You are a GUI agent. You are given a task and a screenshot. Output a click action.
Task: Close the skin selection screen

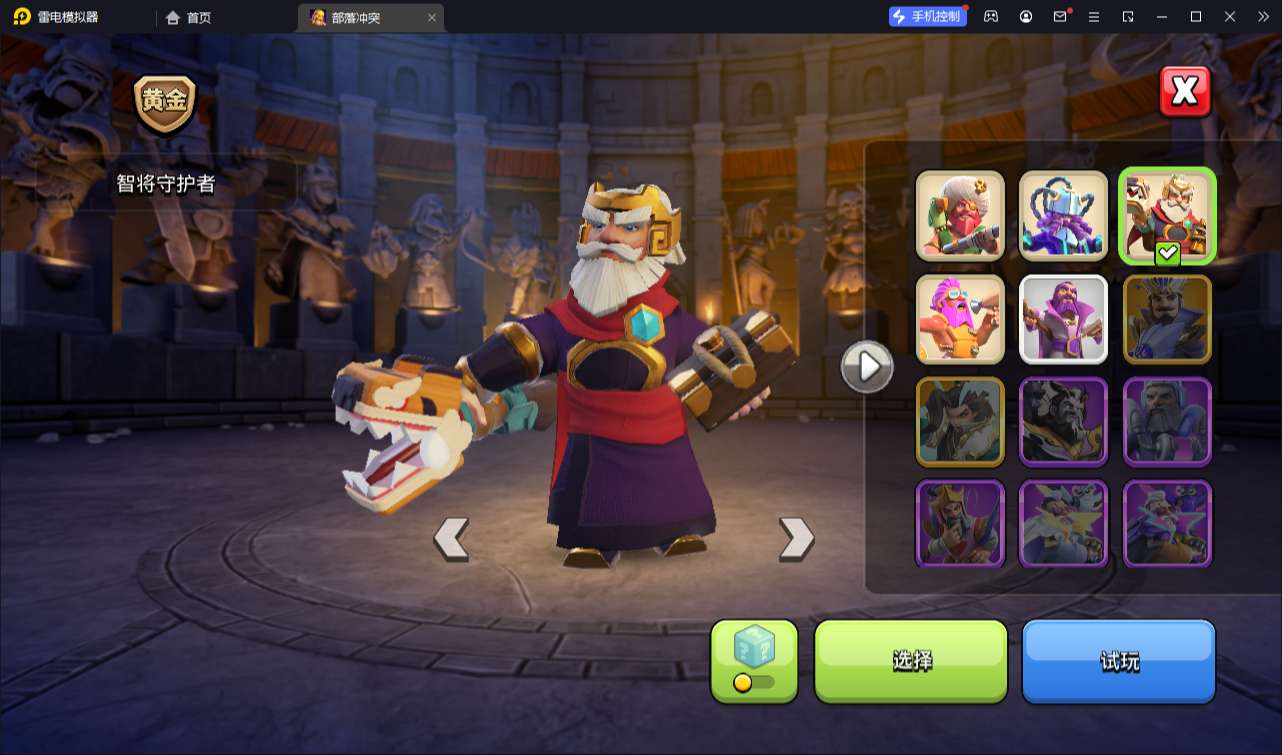1185,92
